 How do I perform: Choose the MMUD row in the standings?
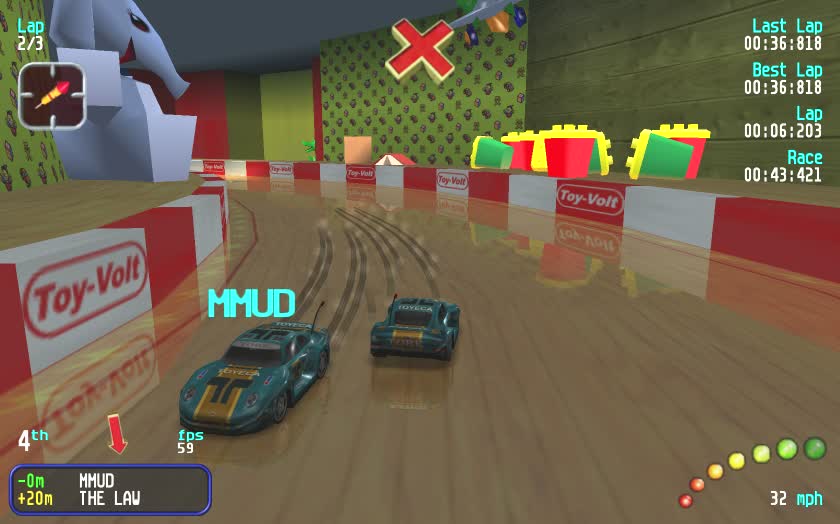pyautogui.click(x=96, y=481)
